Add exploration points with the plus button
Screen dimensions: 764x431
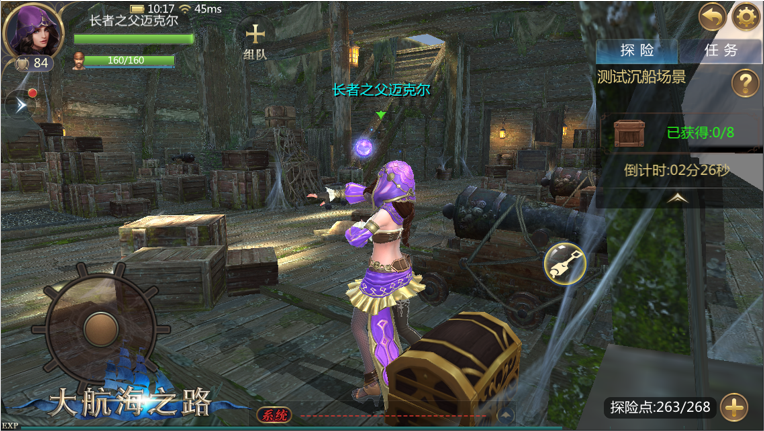click(734, 408)
